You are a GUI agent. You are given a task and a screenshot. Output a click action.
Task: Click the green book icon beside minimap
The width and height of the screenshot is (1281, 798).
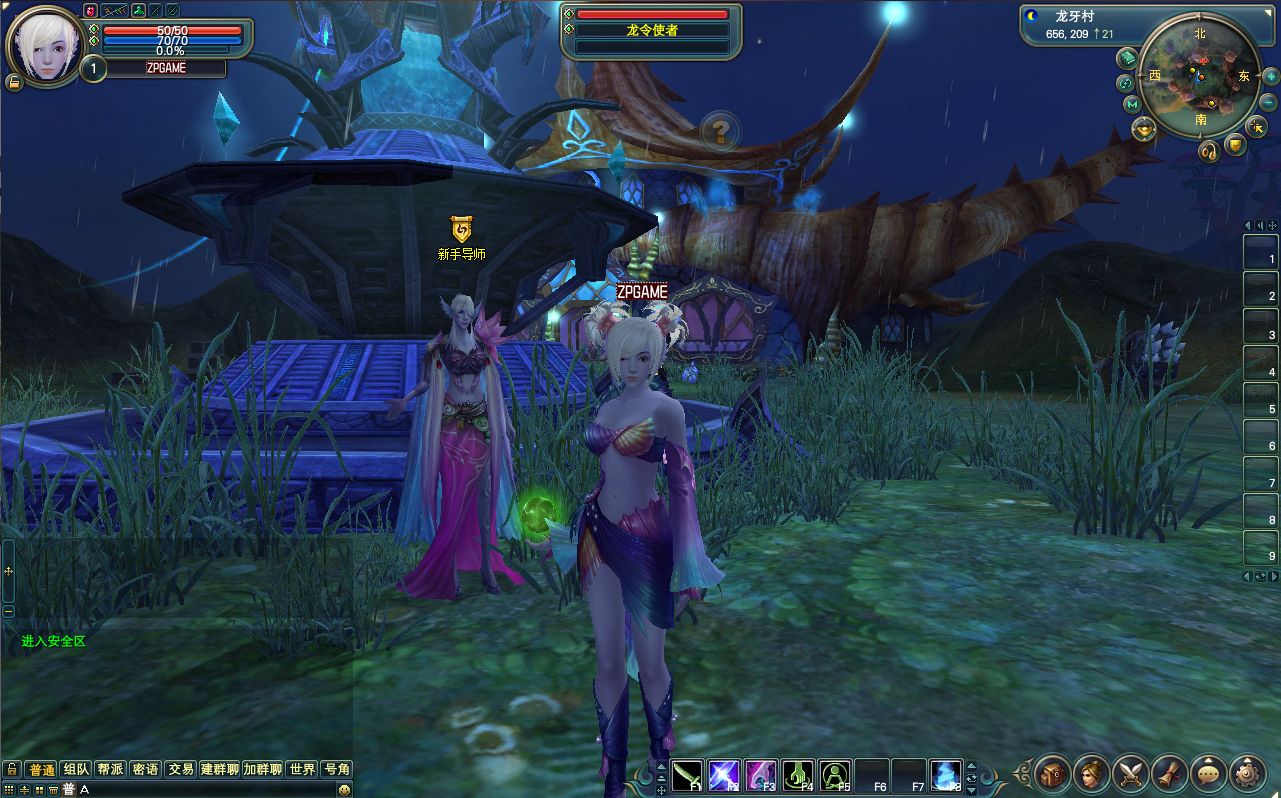coord(1127,57)
